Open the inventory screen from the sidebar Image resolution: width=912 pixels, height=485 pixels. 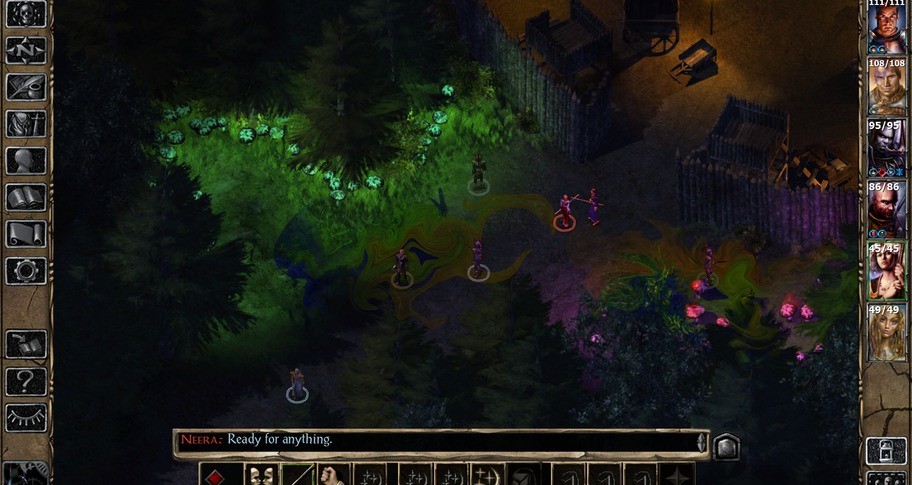pos(26,123)
